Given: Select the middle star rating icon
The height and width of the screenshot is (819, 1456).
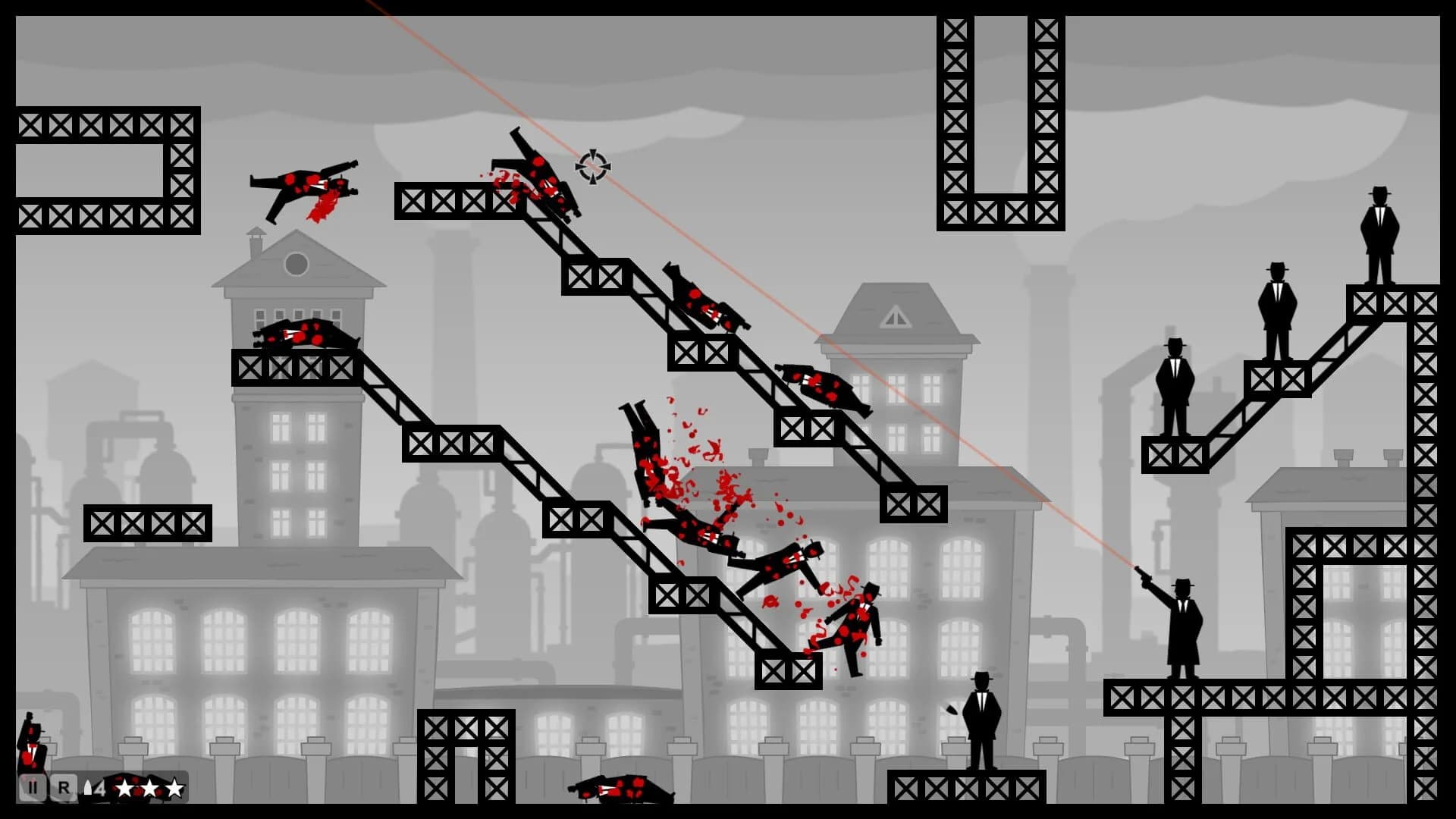Looking at the screenshot, I should [149, 787].
